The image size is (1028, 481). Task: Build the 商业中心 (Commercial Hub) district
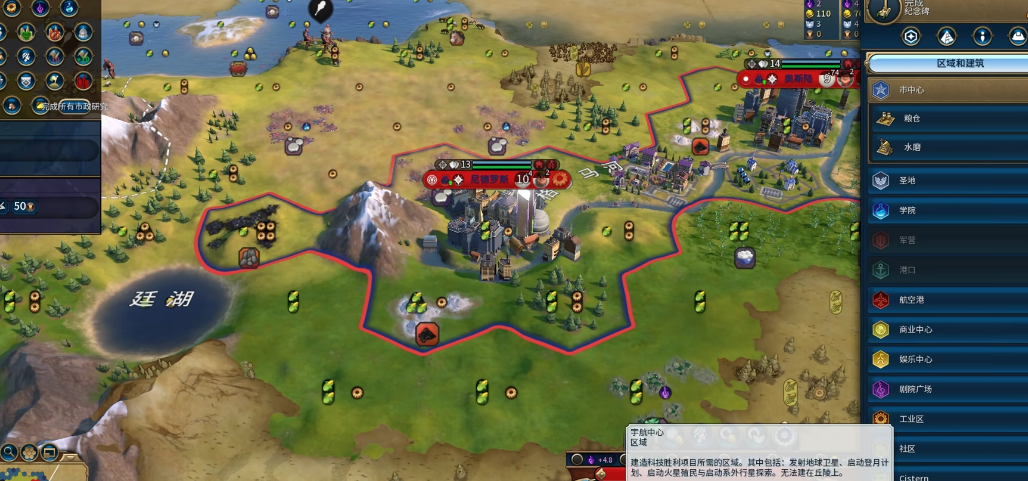[945, 330]
